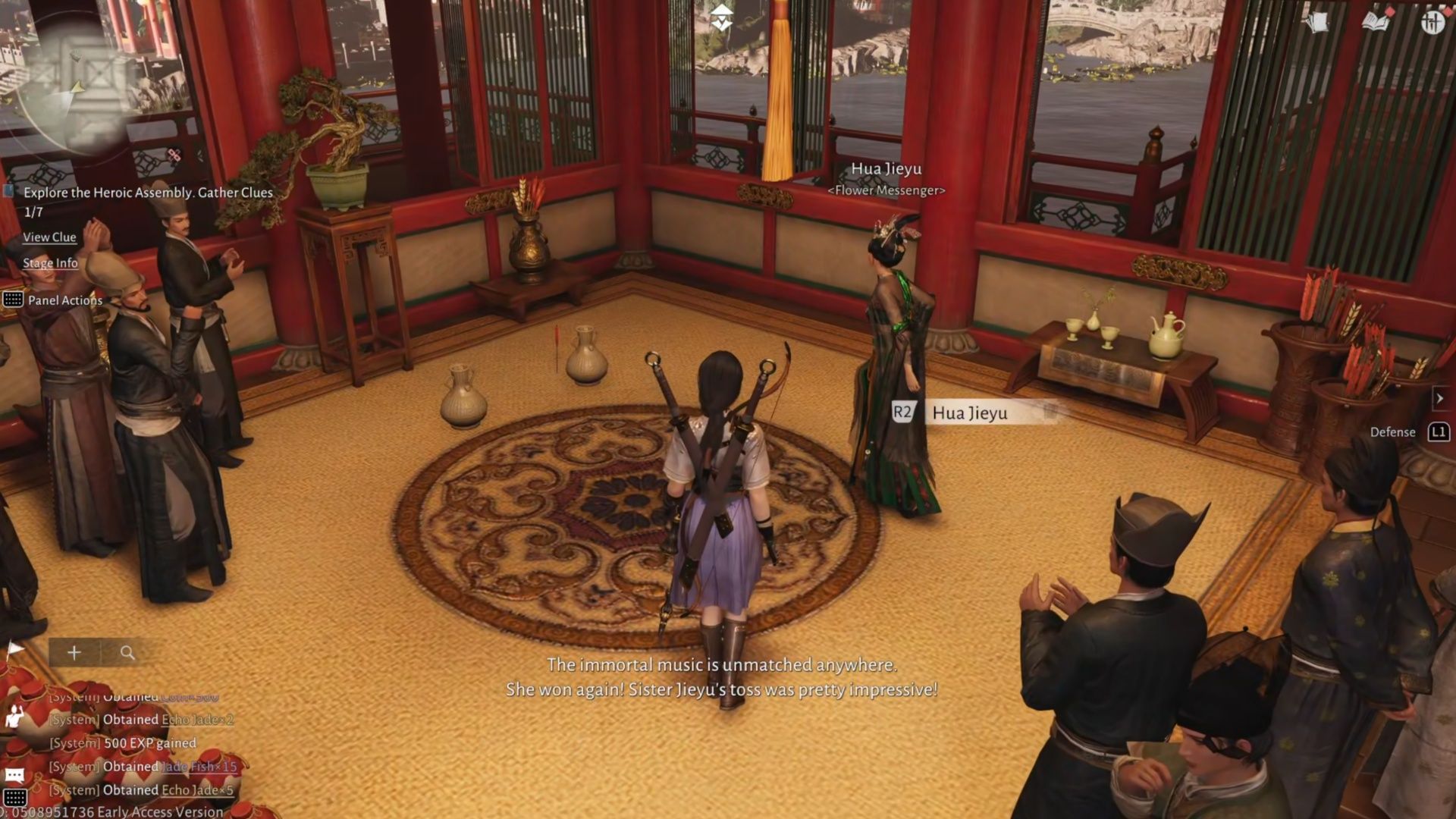Select the crossed-swords combat icon top right
Screen dimensions: 1456x819
1433,22
